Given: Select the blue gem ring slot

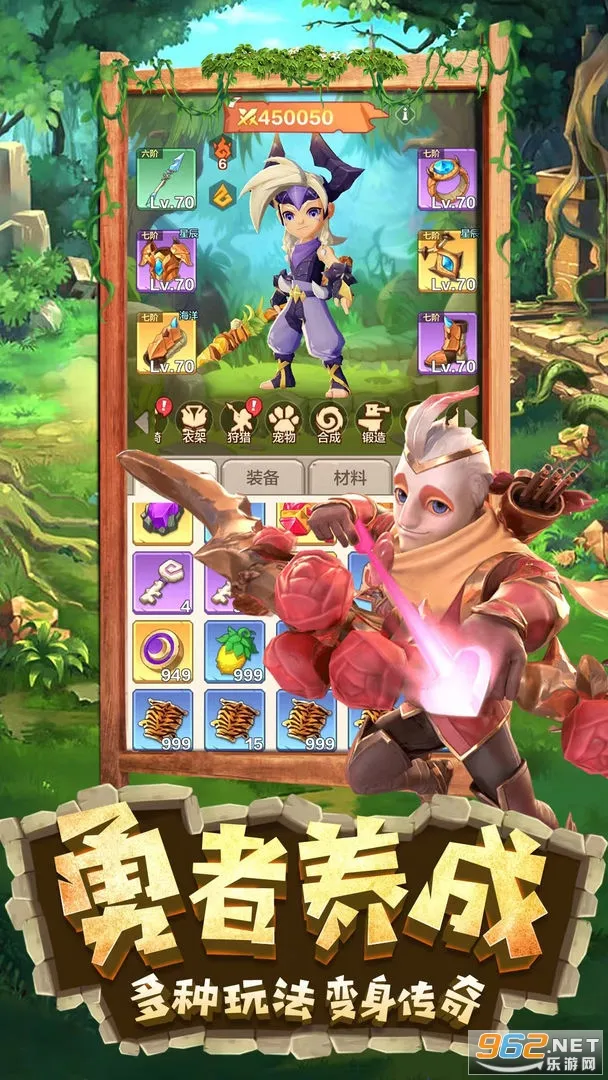Looking at the screenshot, I should [x=447, y=178].
